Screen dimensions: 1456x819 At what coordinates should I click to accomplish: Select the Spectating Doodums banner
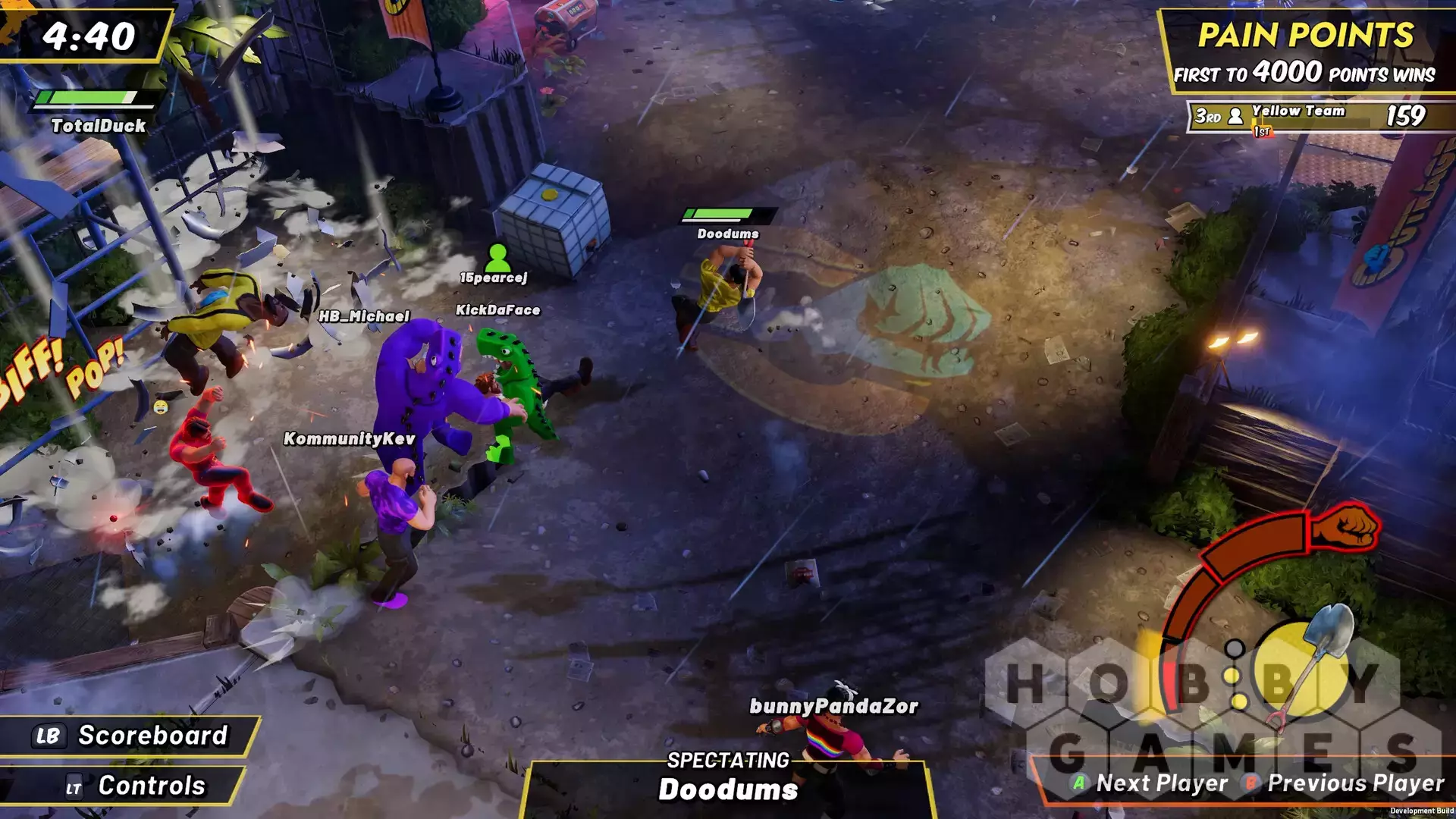pyautogui.click(x=728, y=781)
